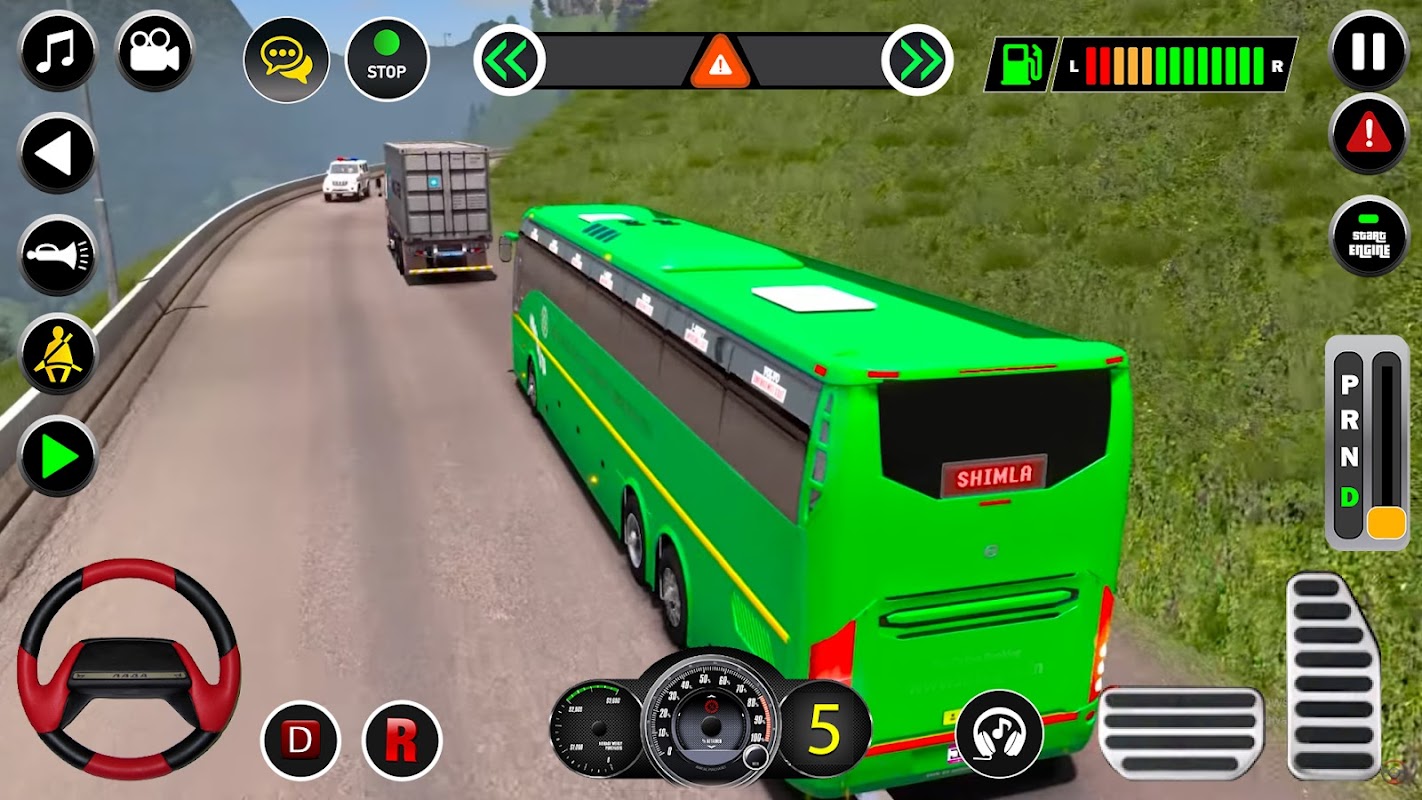The image size is (1422, 800).
Task: Steer left with the white arrow button
Action: point(57,153)
